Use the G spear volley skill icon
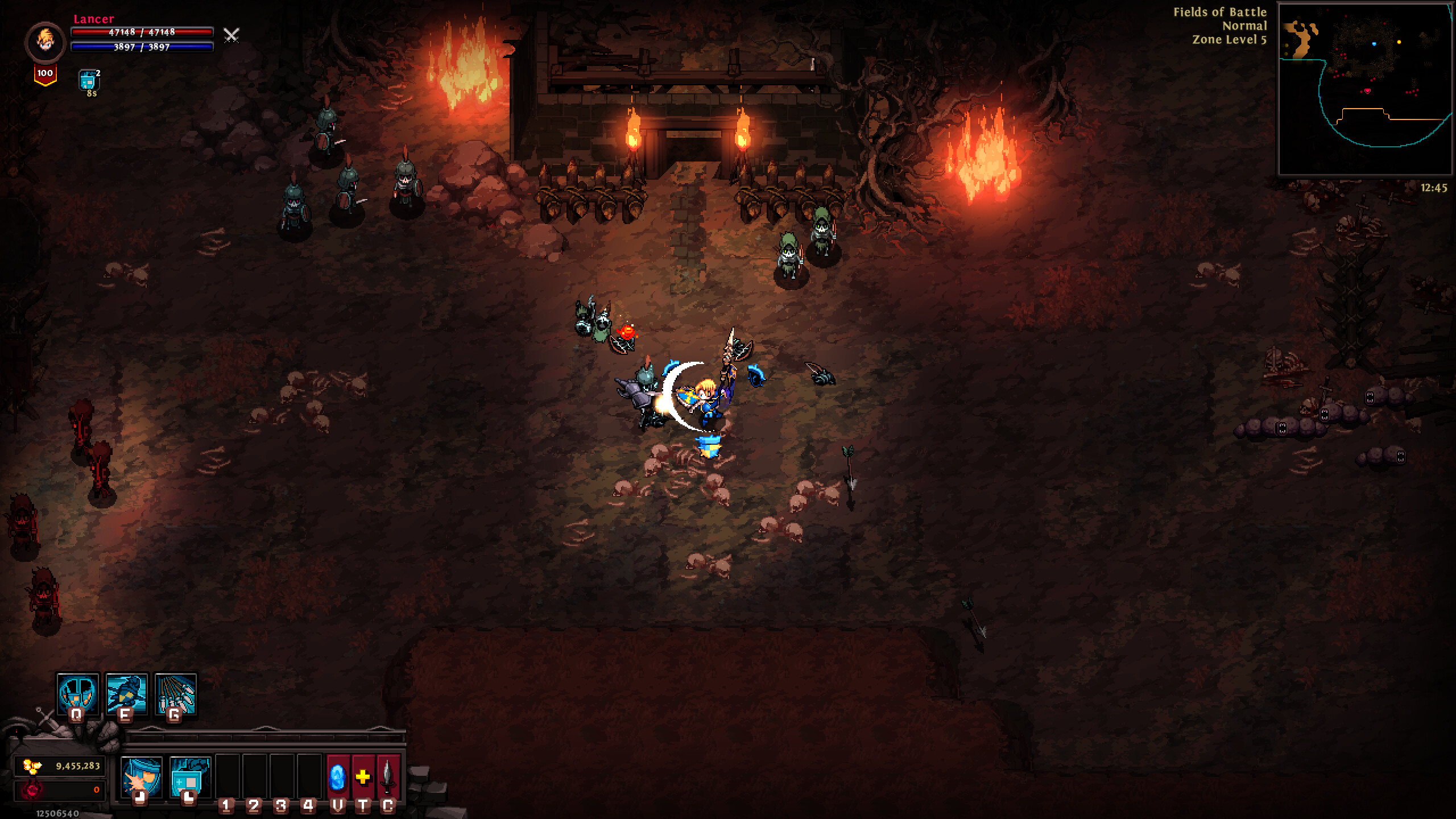Viewport: 1456px width, 819px height. click(177, 694)
